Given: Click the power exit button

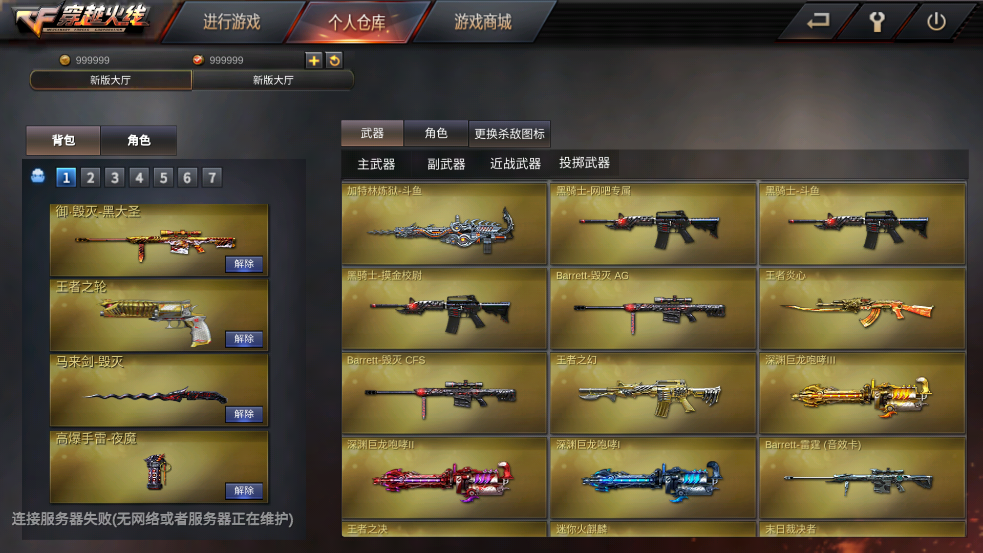Looking at the screenshot, I should coord(936,21).
